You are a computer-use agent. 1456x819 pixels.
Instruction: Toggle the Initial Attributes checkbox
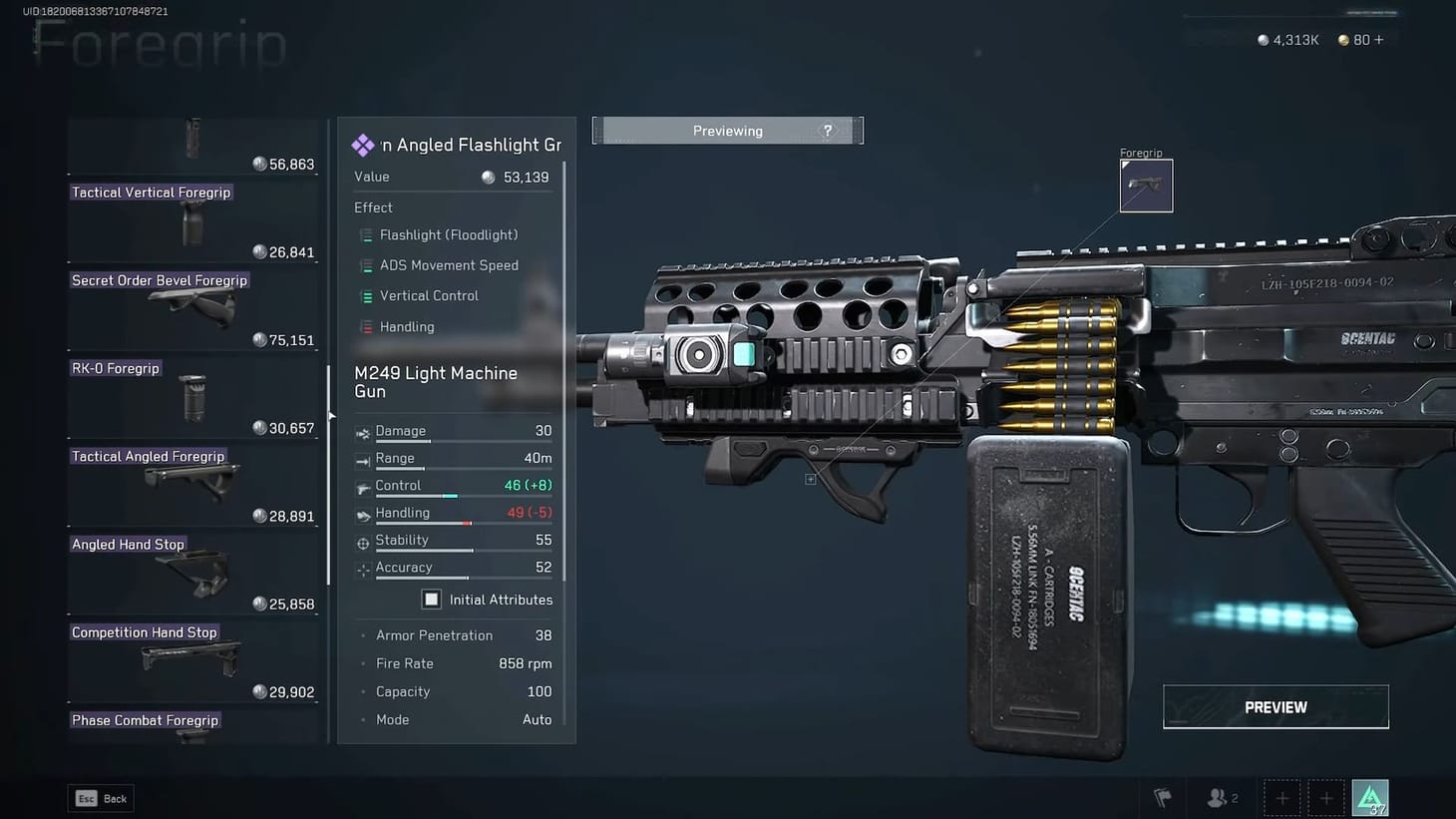[431, 599]
